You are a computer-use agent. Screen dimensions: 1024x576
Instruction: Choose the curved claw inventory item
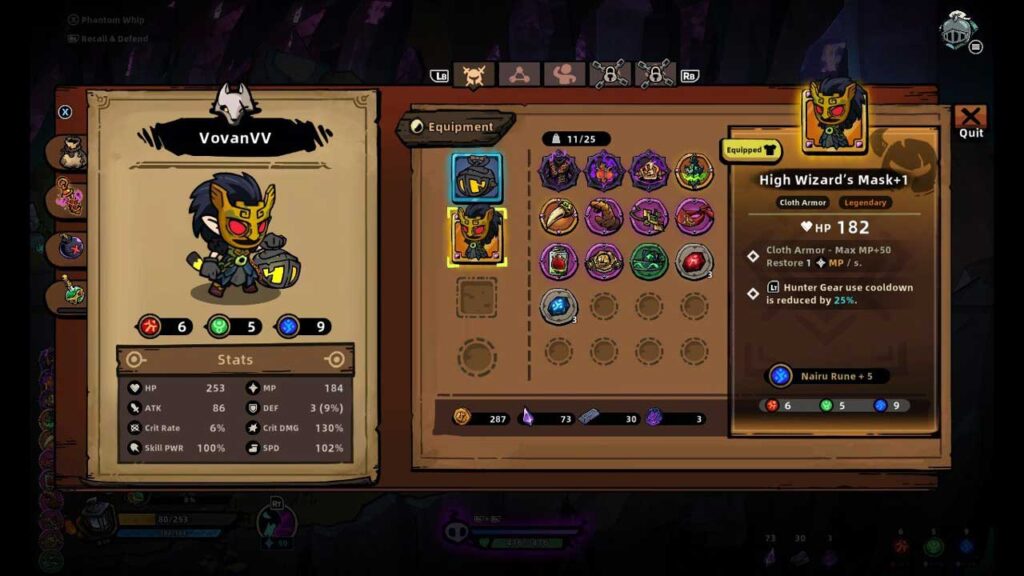tap(558, 216)
